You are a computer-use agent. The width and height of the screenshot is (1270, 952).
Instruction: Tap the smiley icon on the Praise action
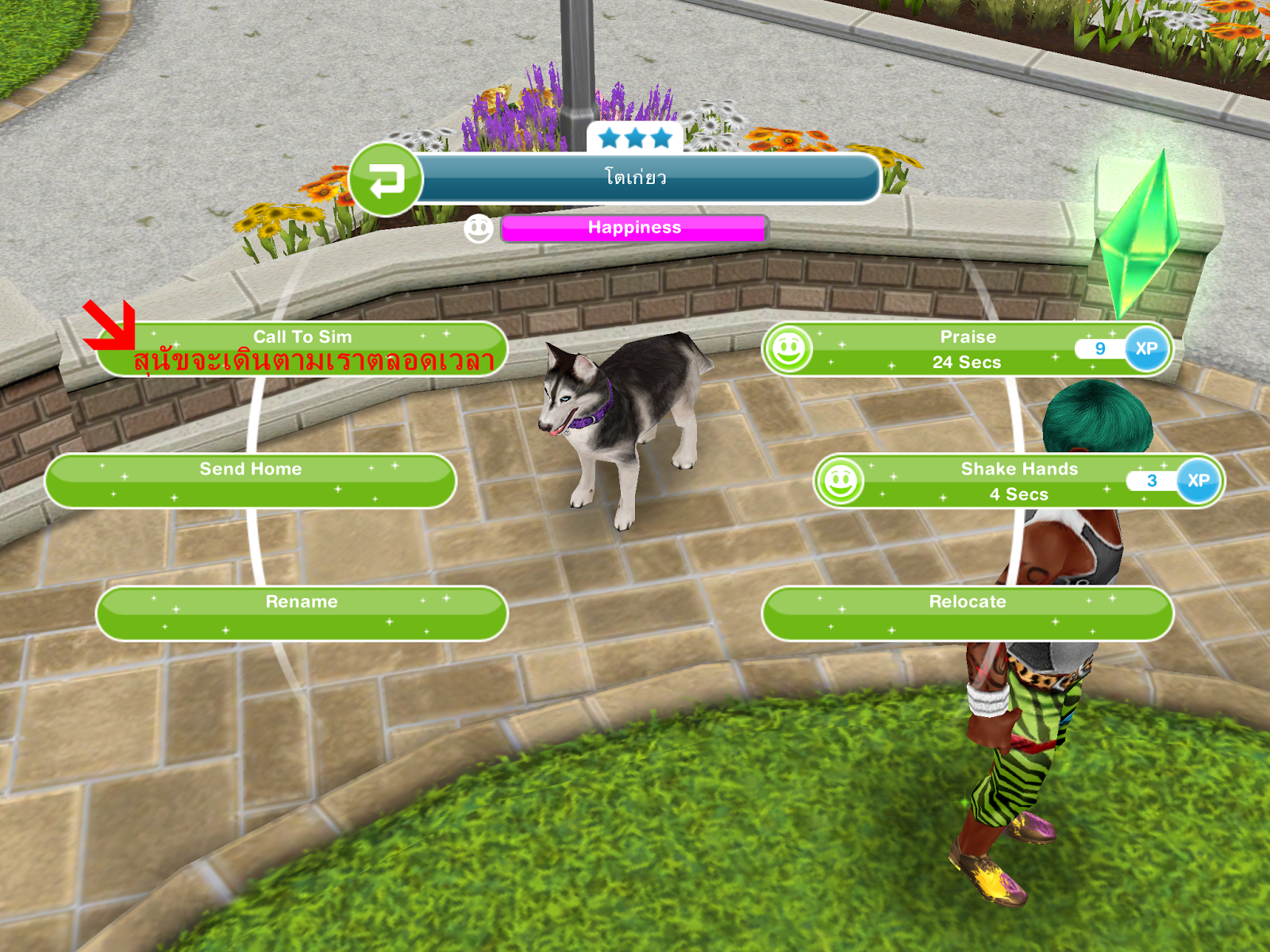click(x=788, y=349)
